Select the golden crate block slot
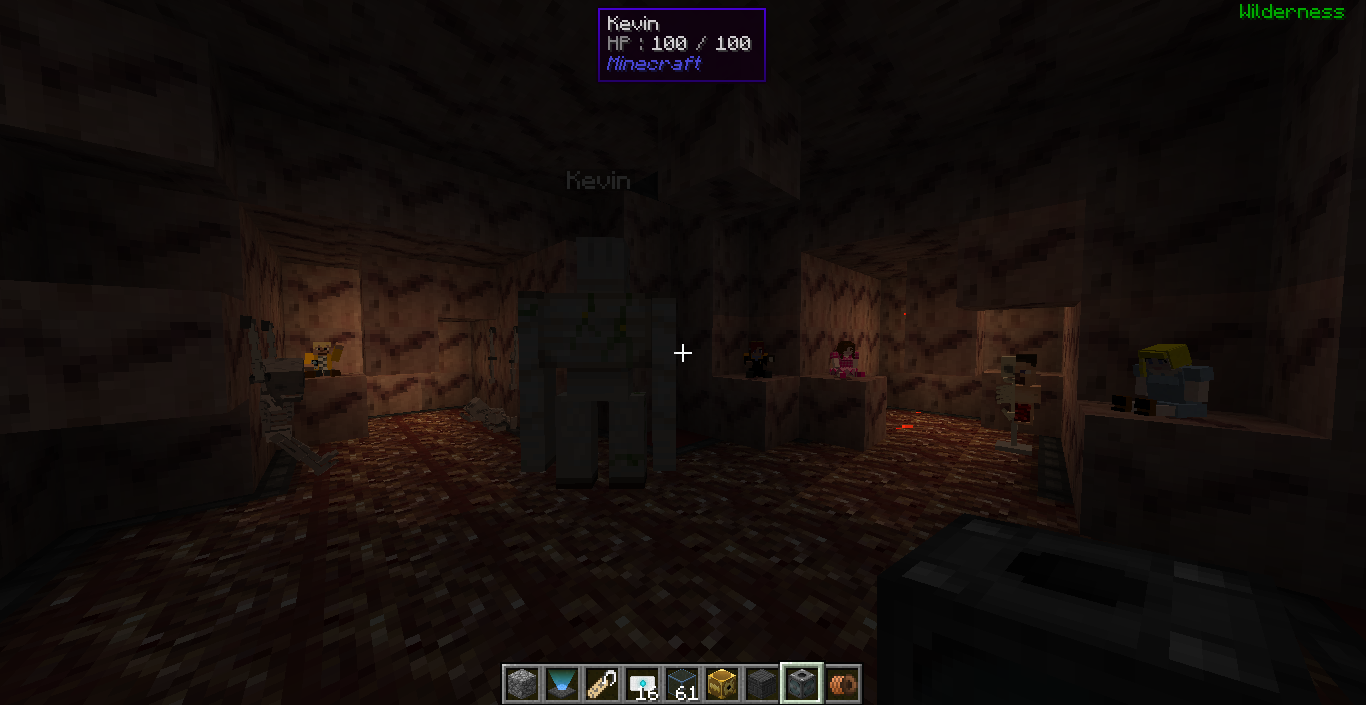 [722, 684]
